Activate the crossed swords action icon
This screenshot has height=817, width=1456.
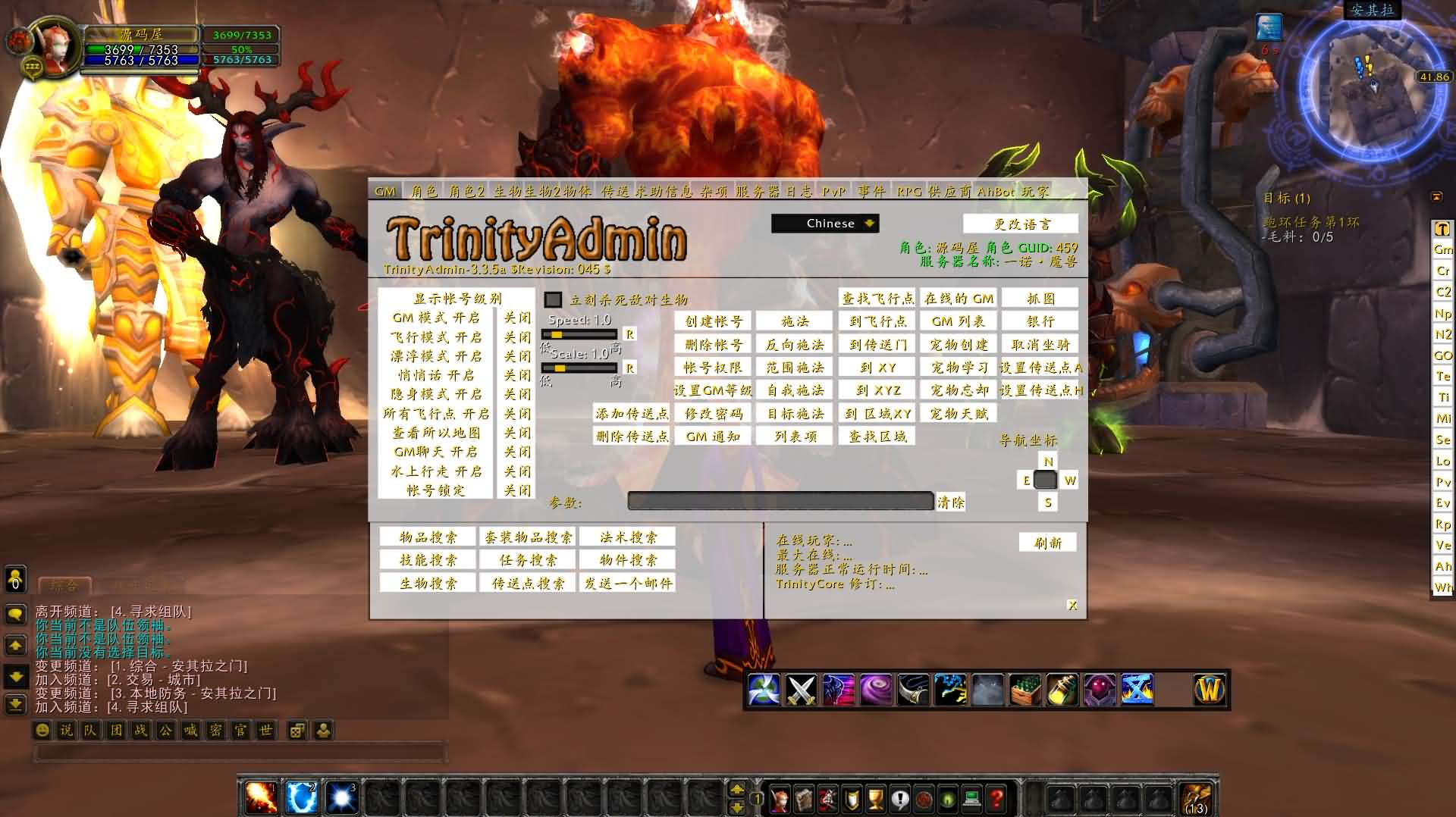point(801,690)
